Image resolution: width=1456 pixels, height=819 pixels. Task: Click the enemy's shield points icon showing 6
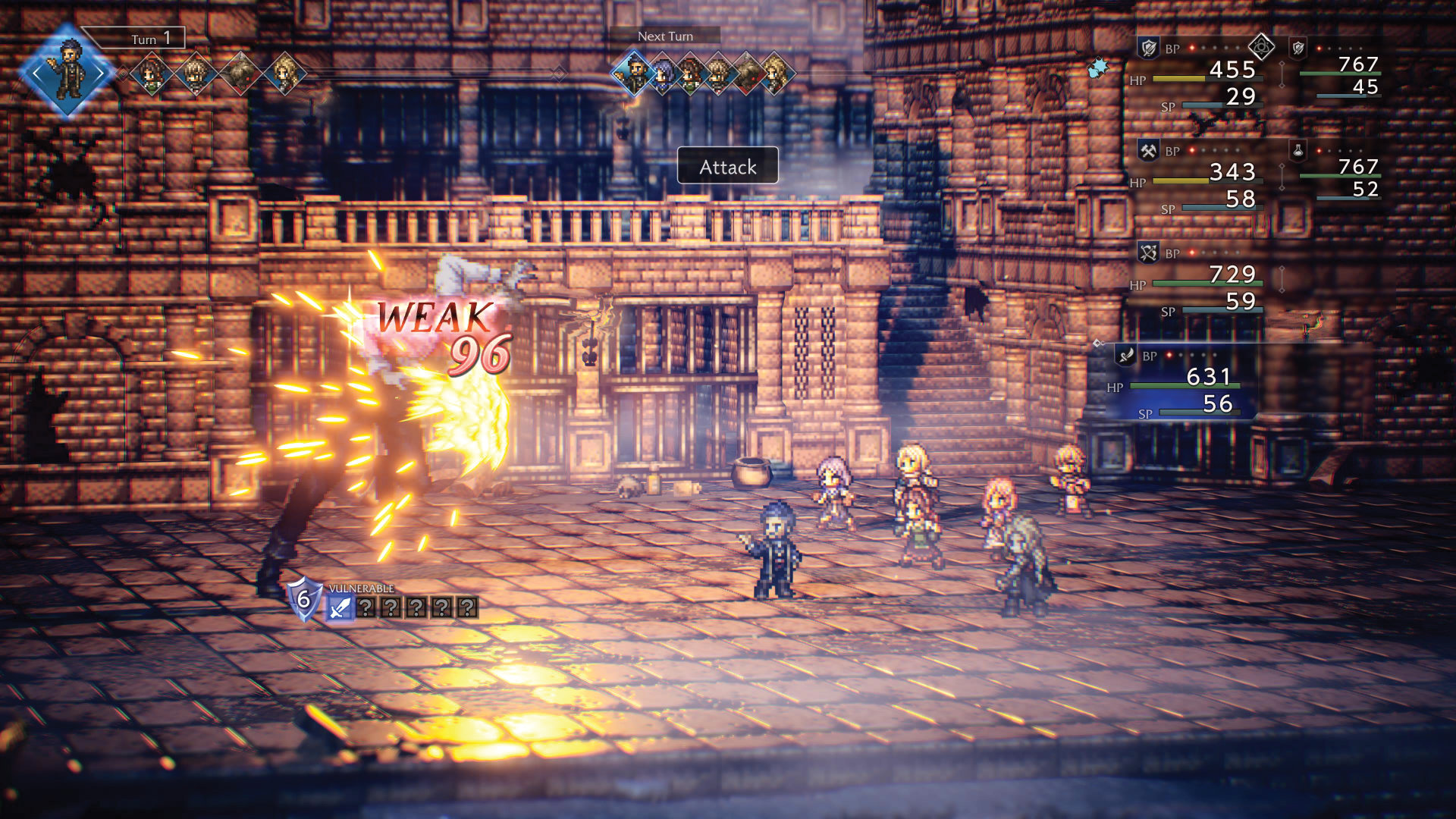click(x=303, y=599)
